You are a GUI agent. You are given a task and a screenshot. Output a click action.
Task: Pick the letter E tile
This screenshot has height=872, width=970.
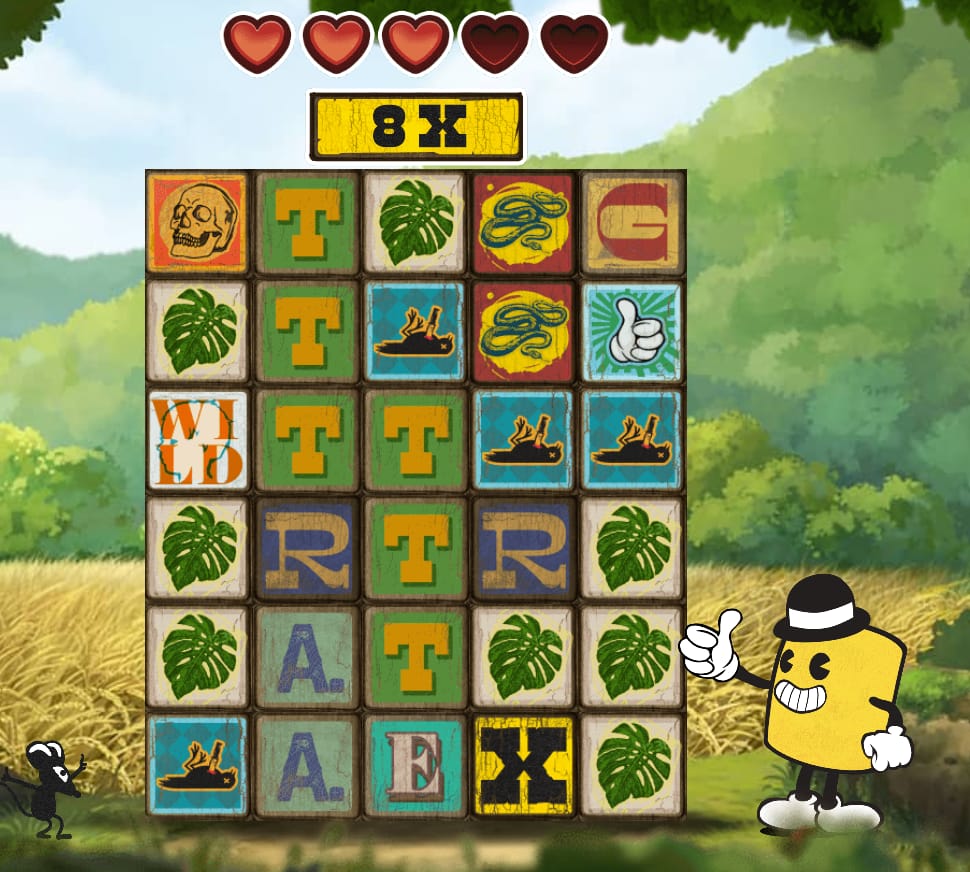pyautogui.click(x=415, y=766)
